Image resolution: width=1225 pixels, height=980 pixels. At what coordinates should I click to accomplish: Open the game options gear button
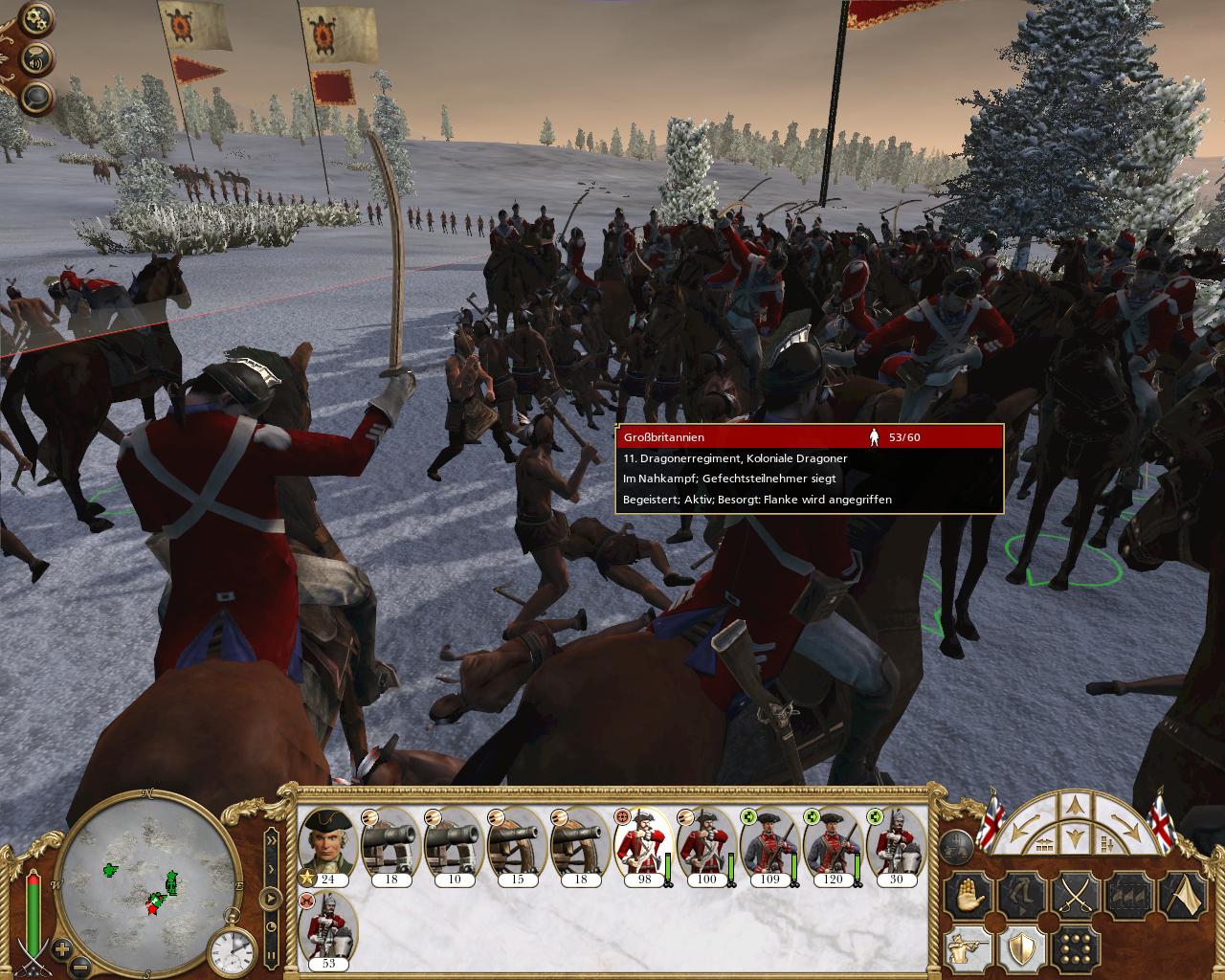pyautogui.click(x=36, y=18)
